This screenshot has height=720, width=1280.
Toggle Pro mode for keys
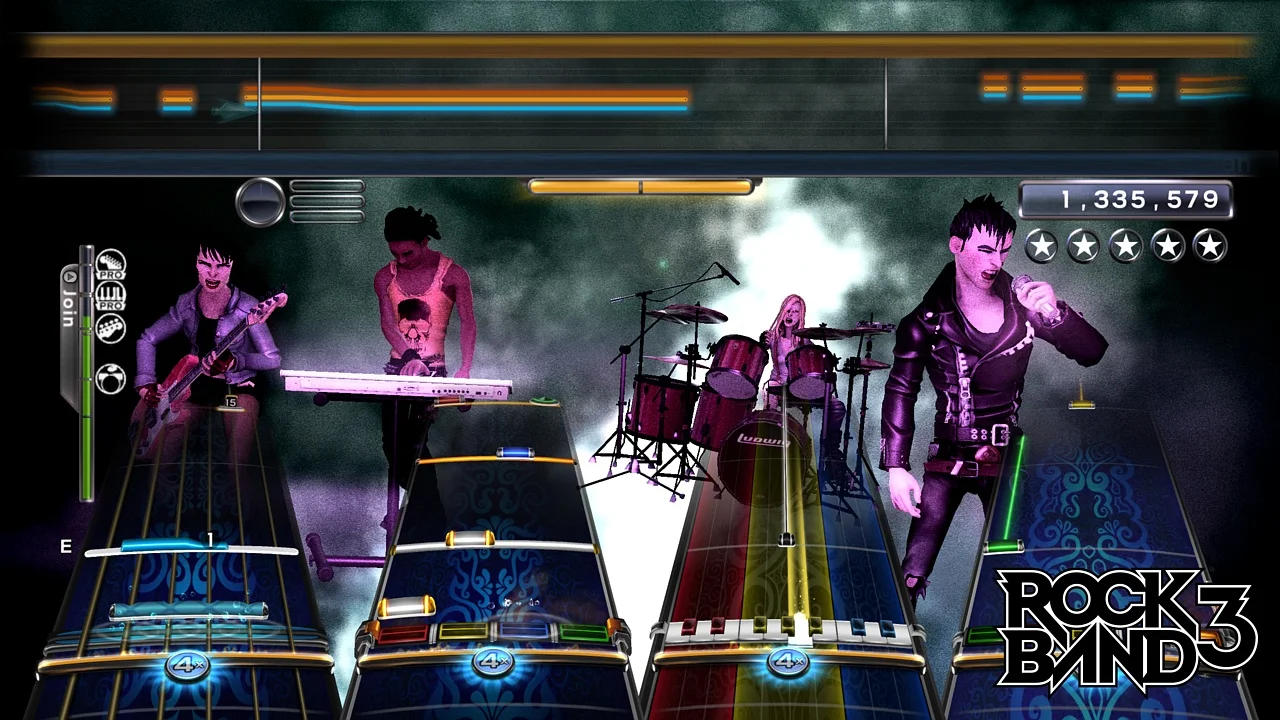pos(110,304)
